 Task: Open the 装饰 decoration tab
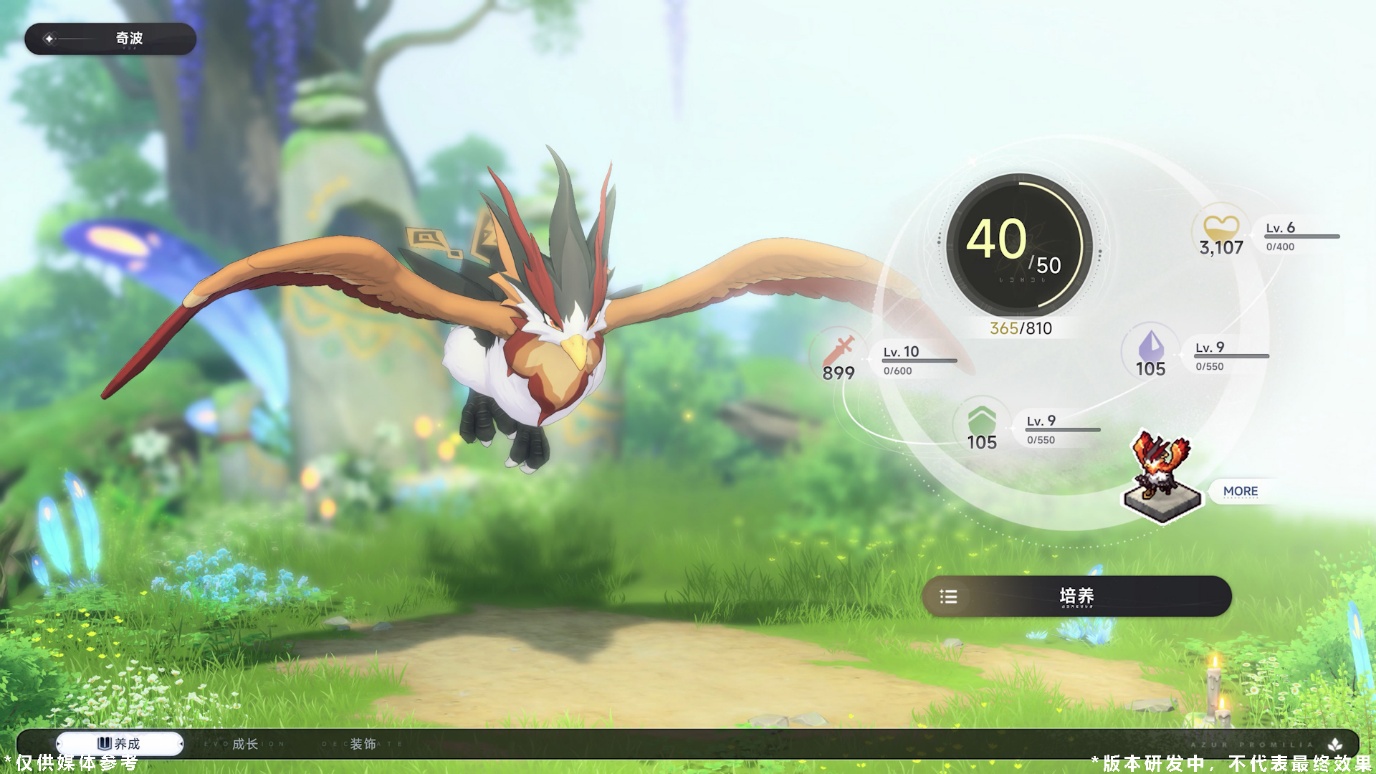363,744
